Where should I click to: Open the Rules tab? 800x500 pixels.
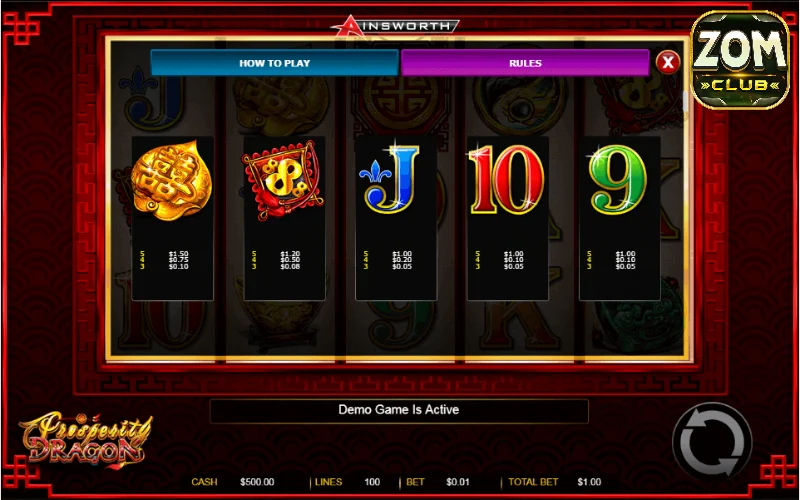525,63
